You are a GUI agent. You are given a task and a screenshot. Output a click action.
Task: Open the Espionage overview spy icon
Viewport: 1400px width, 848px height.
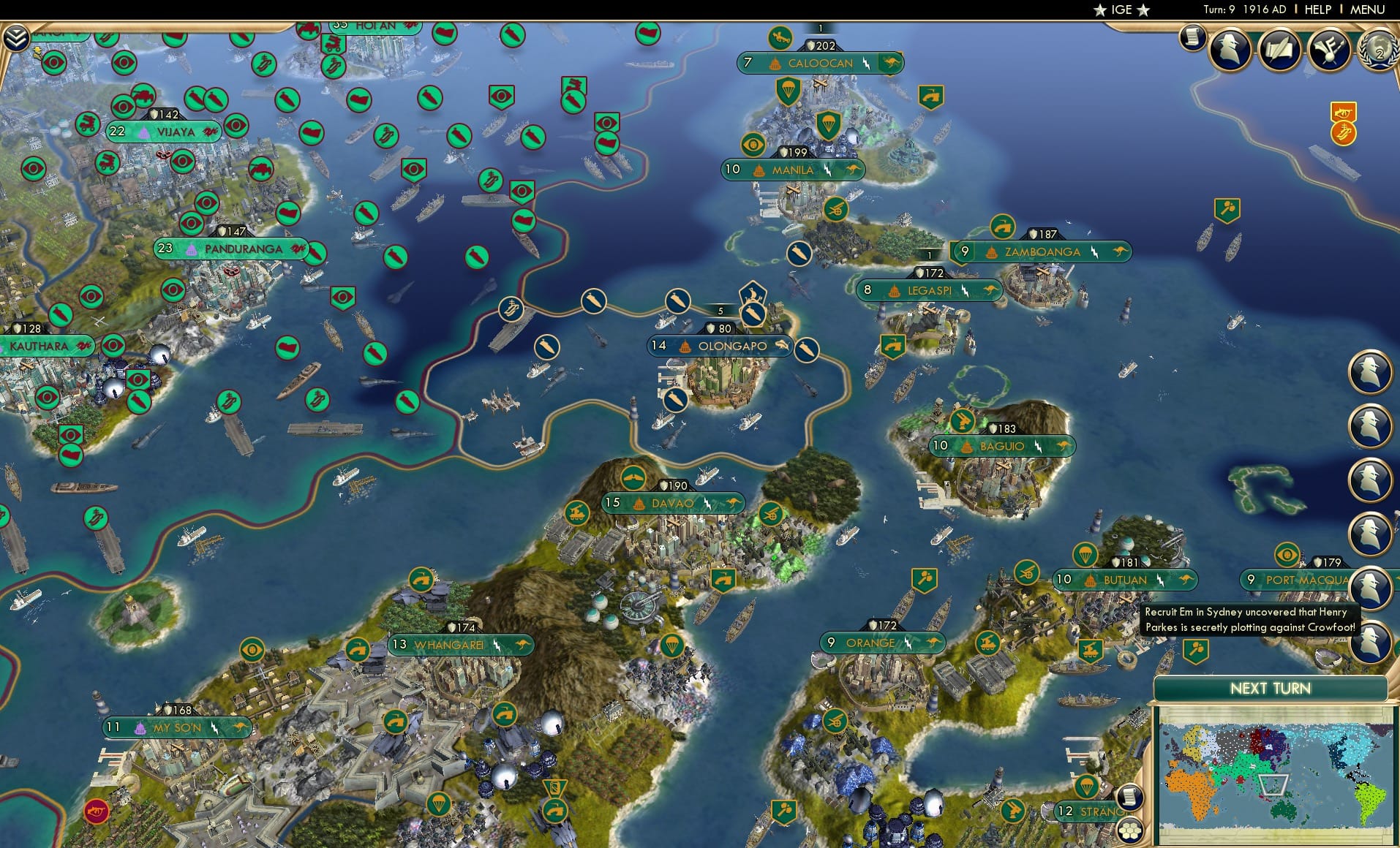(x=1231, y=50)
